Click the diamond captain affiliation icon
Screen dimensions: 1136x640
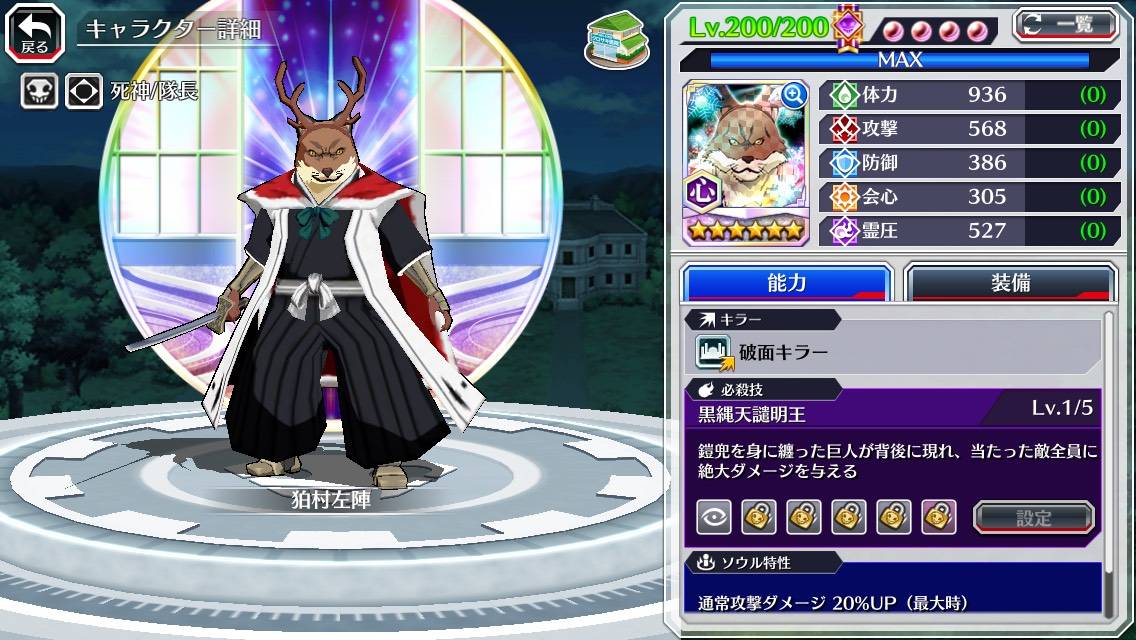[84, 92]
